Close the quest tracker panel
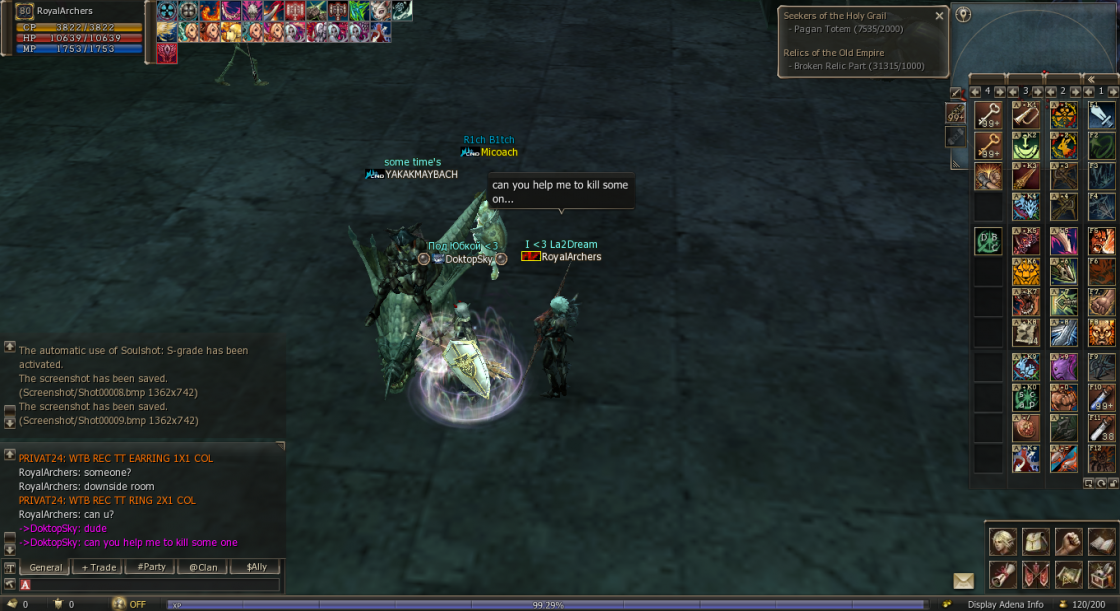Image resolution: width=1120 pixels, height=611 pixels. point(939,16)
